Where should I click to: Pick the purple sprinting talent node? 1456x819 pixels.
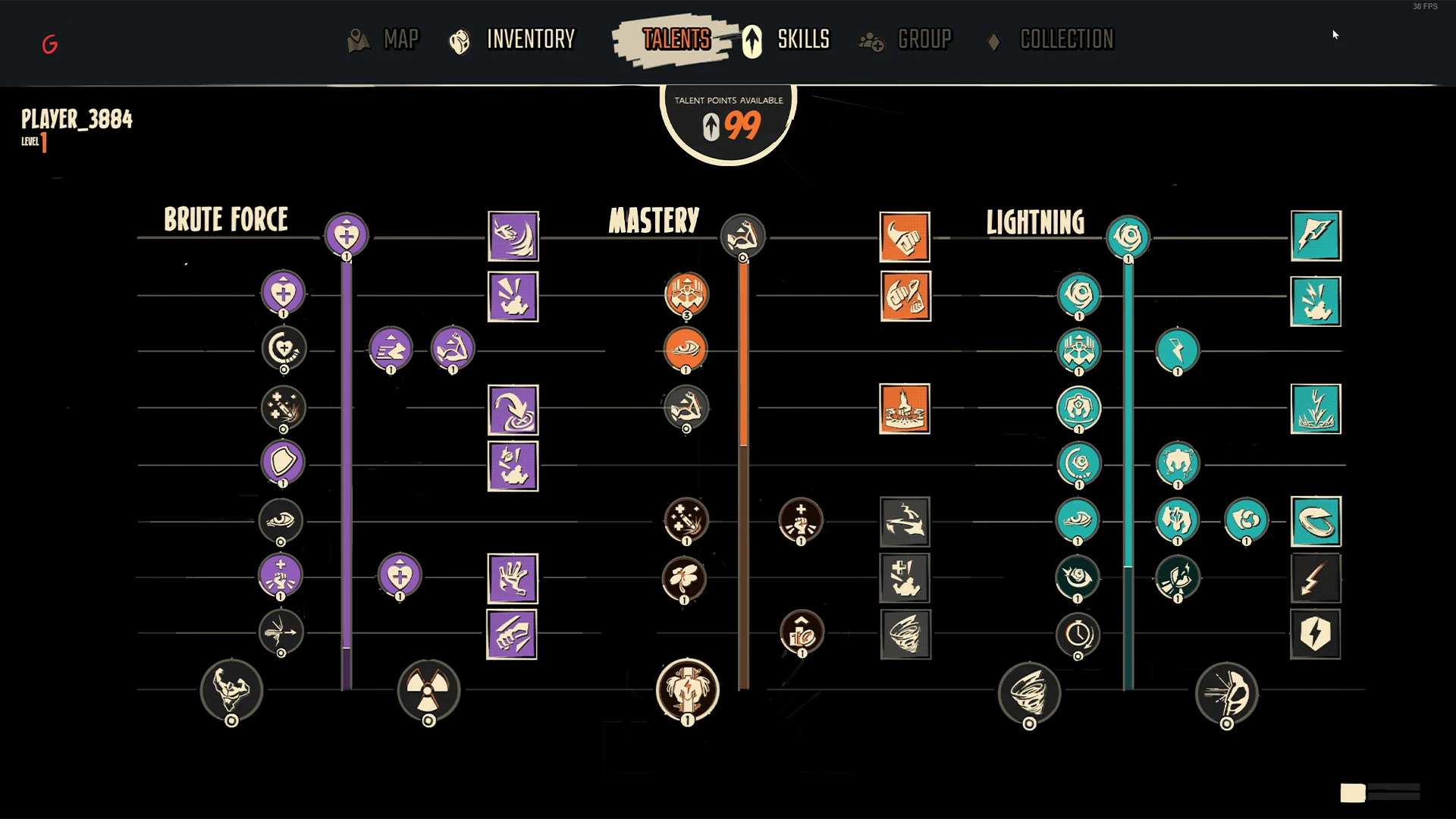(x=391, y=350)
